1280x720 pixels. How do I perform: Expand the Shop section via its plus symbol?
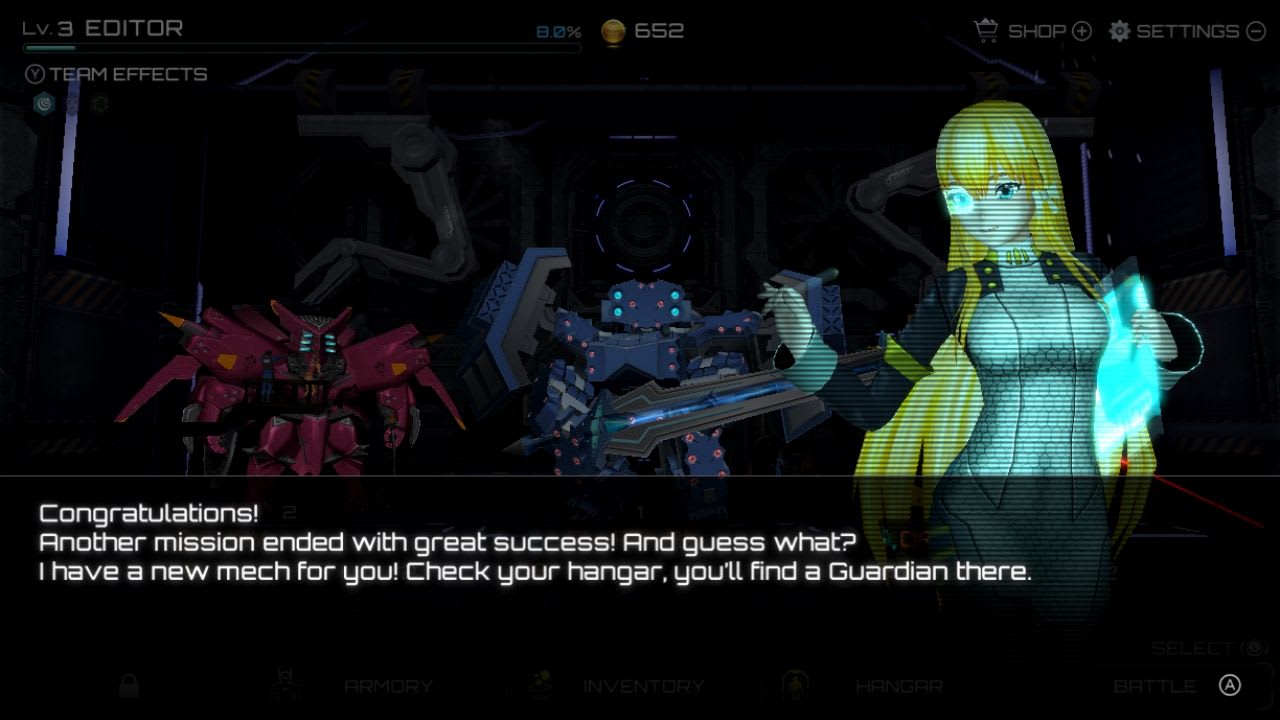click(x=1081, y=31)
